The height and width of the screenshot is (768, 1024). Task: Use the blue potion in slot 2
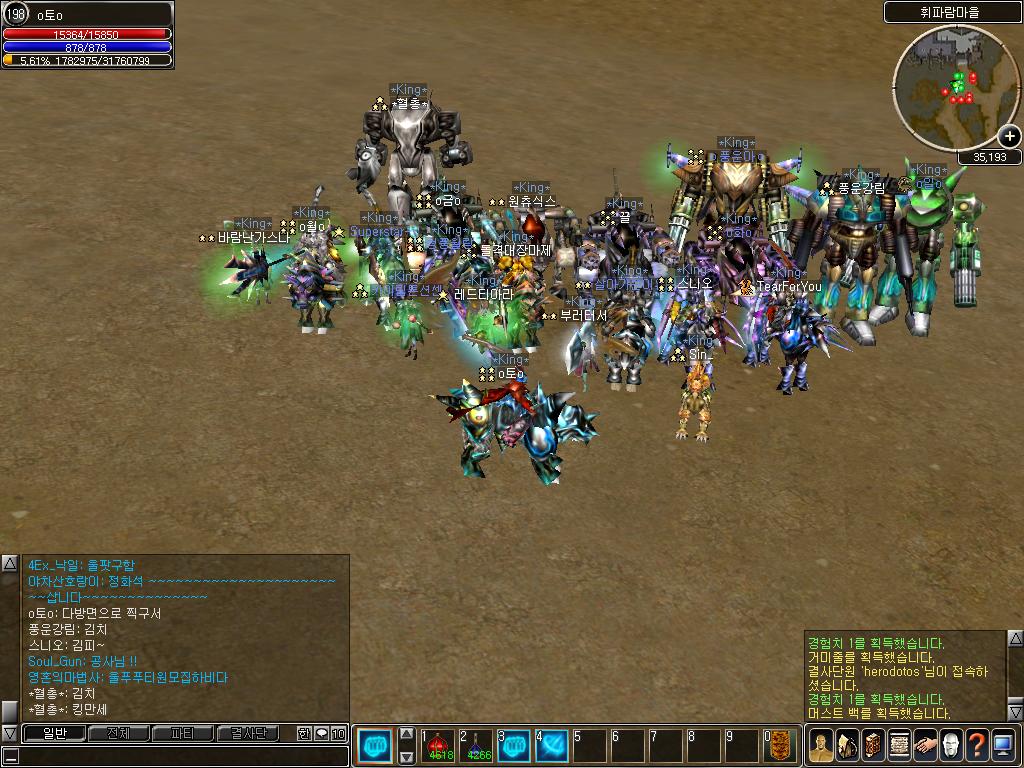(478, 746)
